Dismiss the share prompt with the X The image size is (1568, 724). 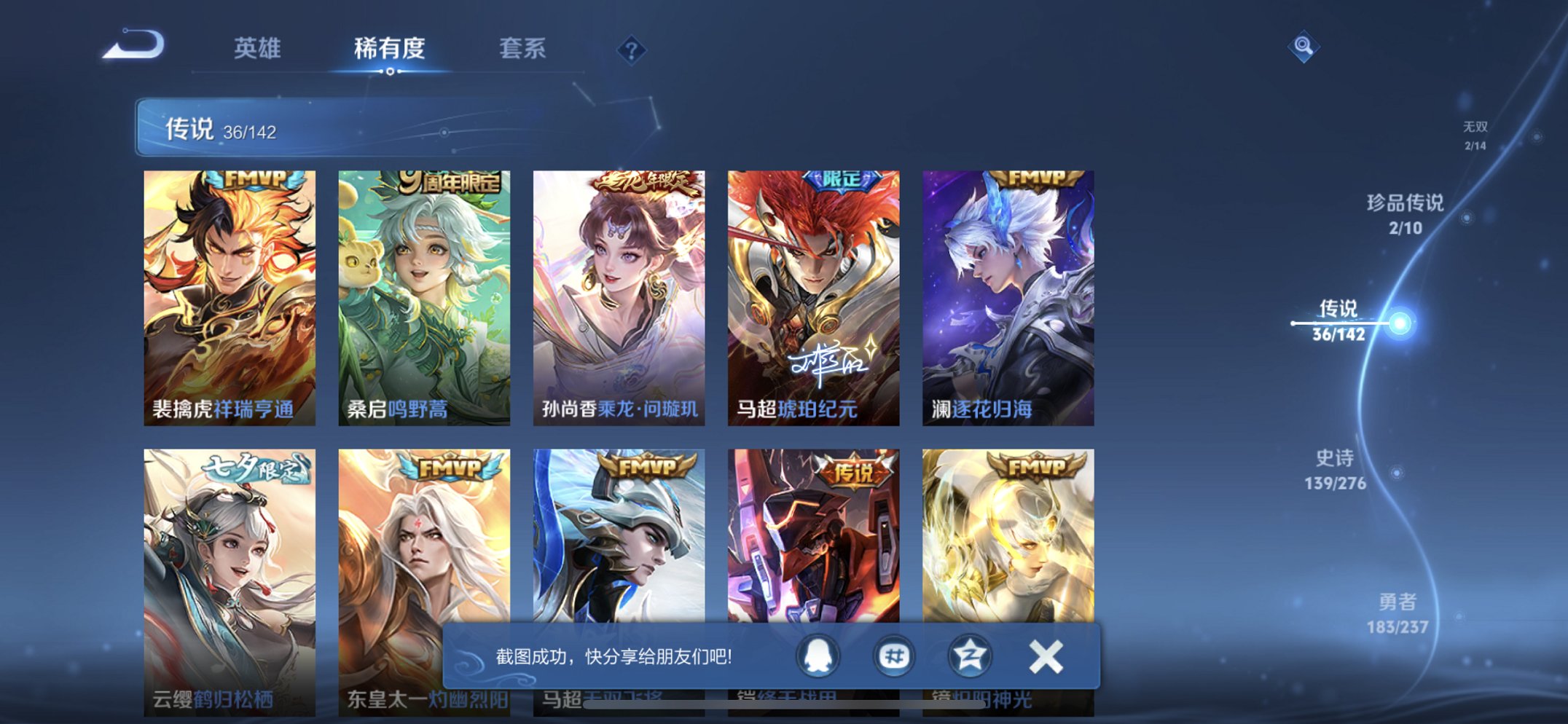coord(1048,656)
